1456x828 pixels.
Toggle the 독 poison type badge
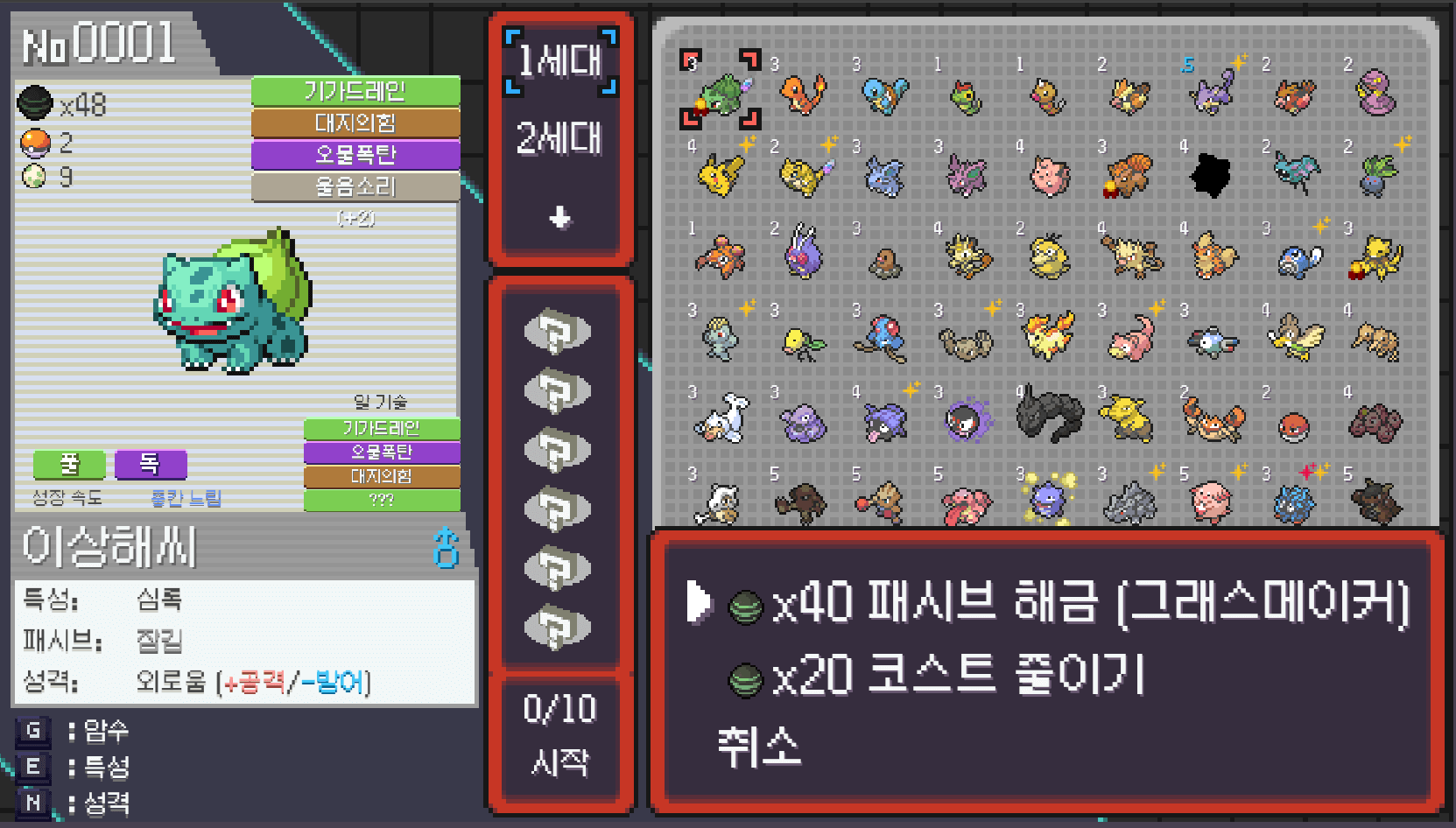point(150,465)
